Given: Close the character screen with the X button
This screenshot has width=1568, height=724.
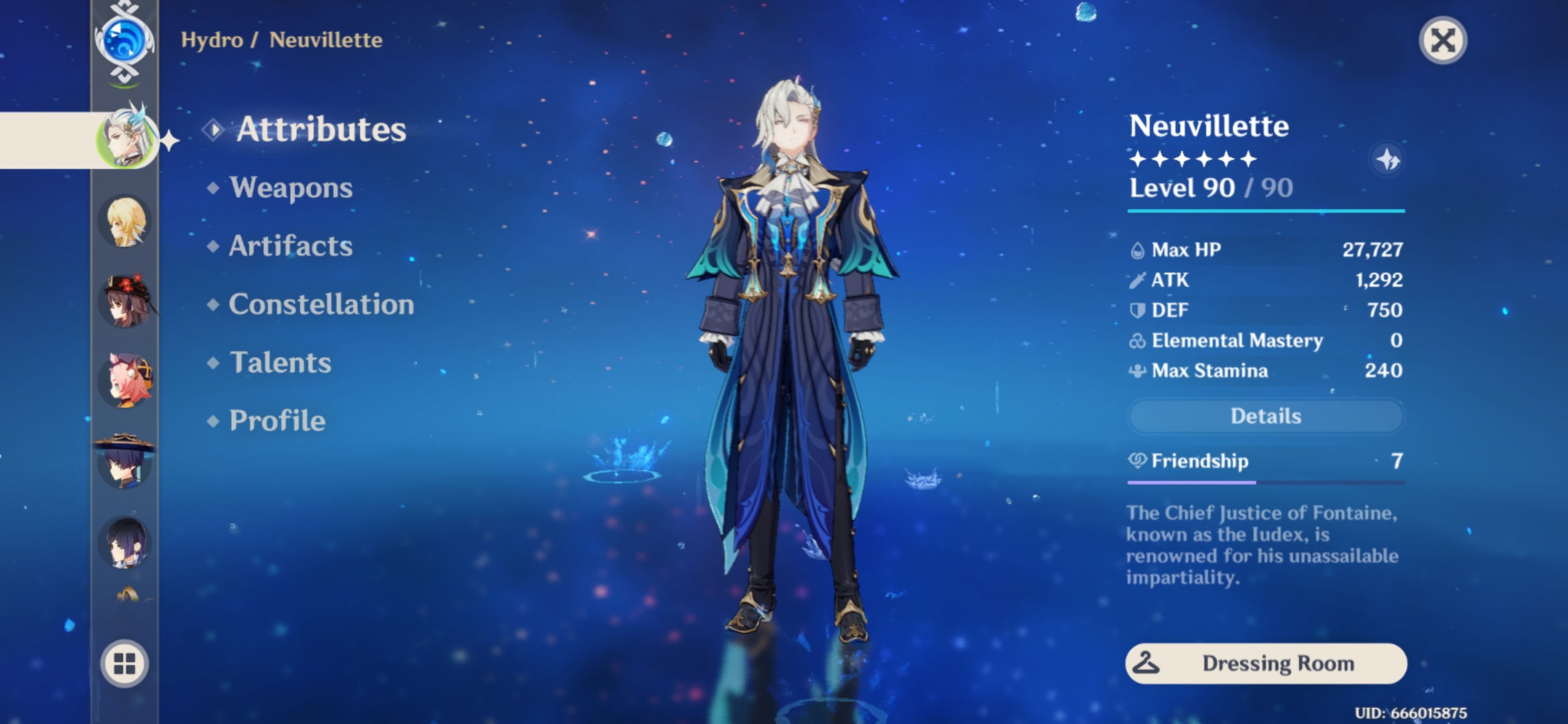Looking at the screenshot, I should 1442,40.
